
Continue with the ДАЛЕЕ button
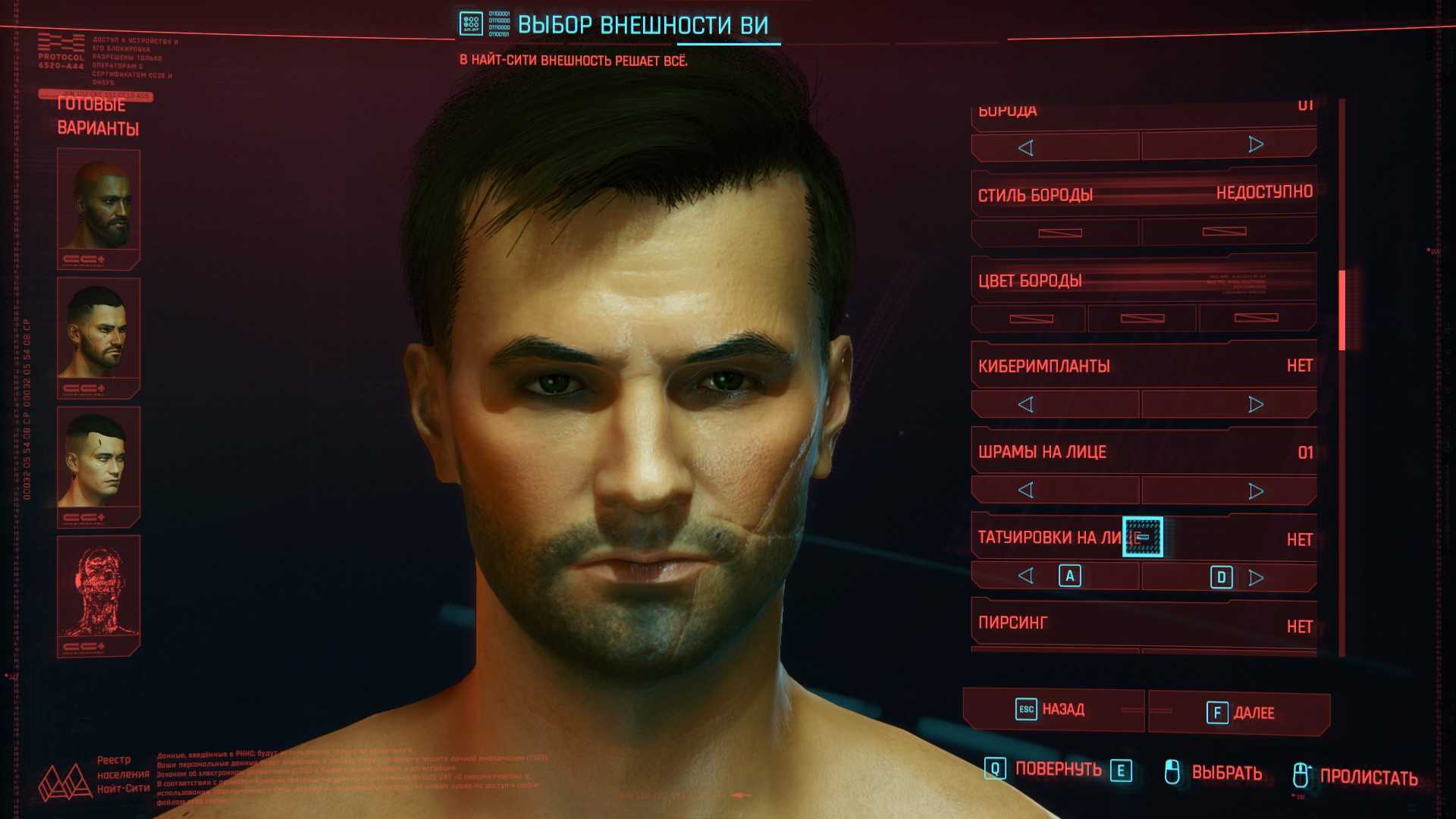[1239, 713]
